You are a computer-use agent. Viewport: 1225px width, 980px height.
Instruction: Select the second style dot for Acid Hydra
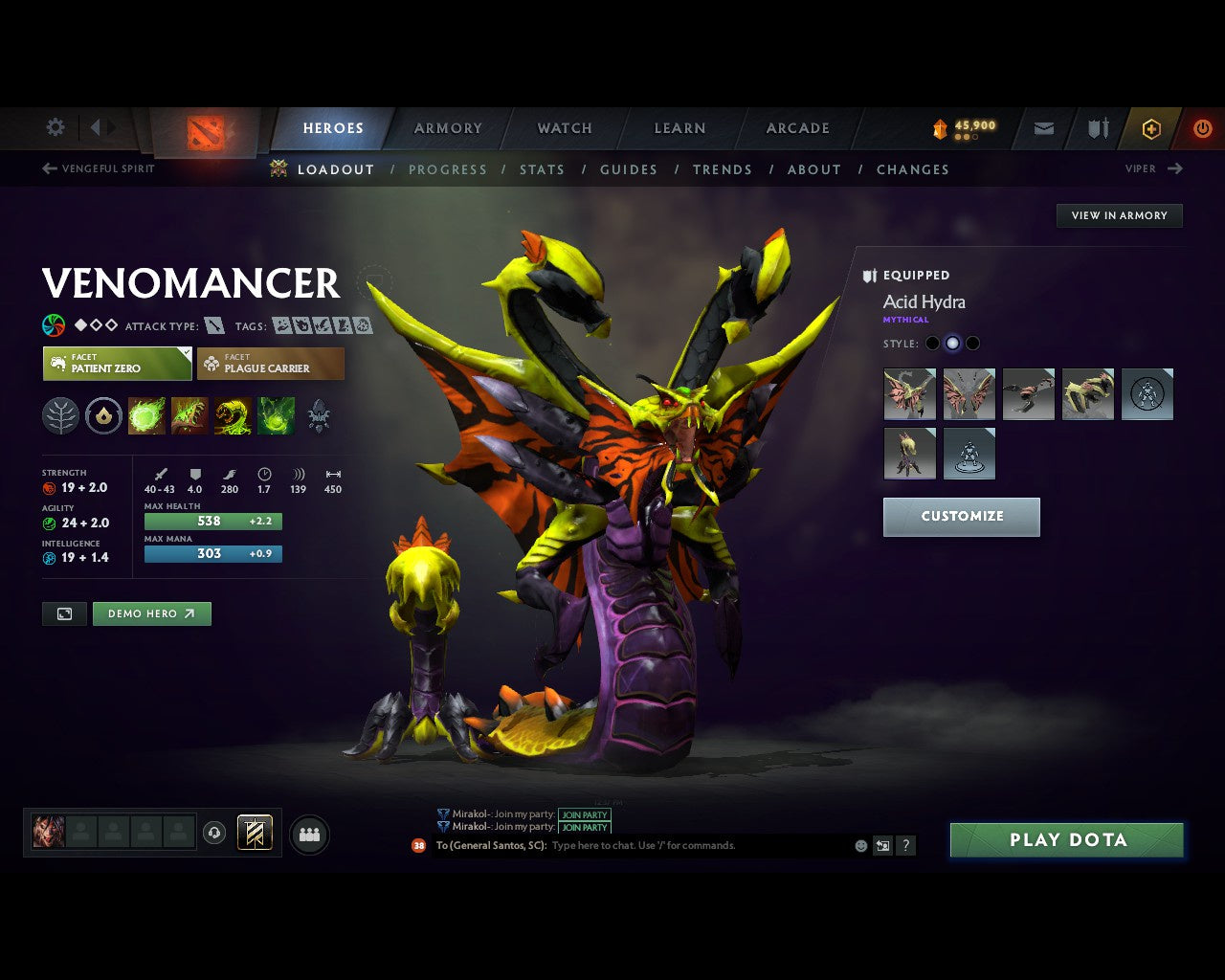click(x=952, y=343)
